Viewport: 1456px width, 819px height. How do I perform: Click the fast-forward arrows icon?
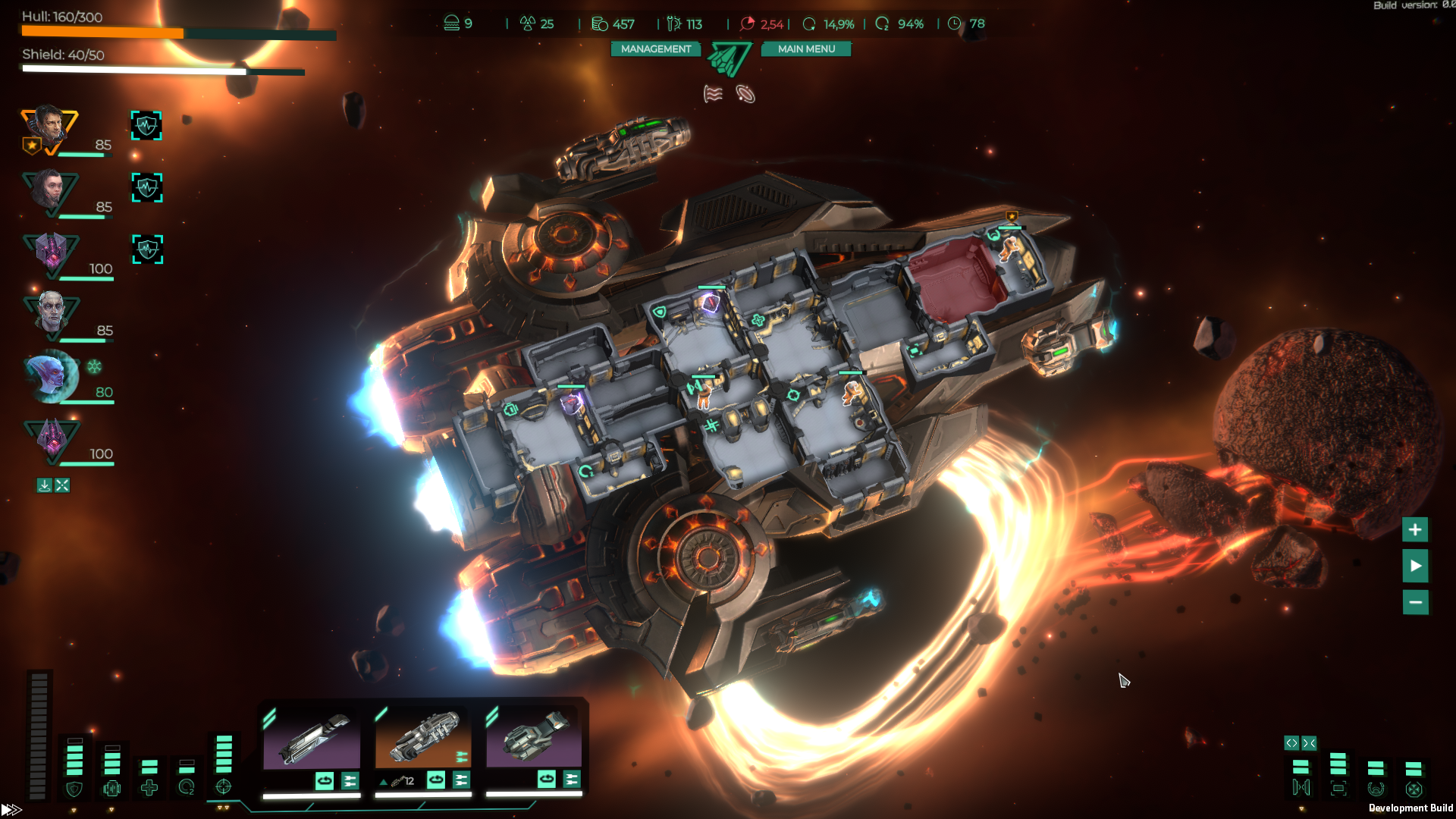11,810
